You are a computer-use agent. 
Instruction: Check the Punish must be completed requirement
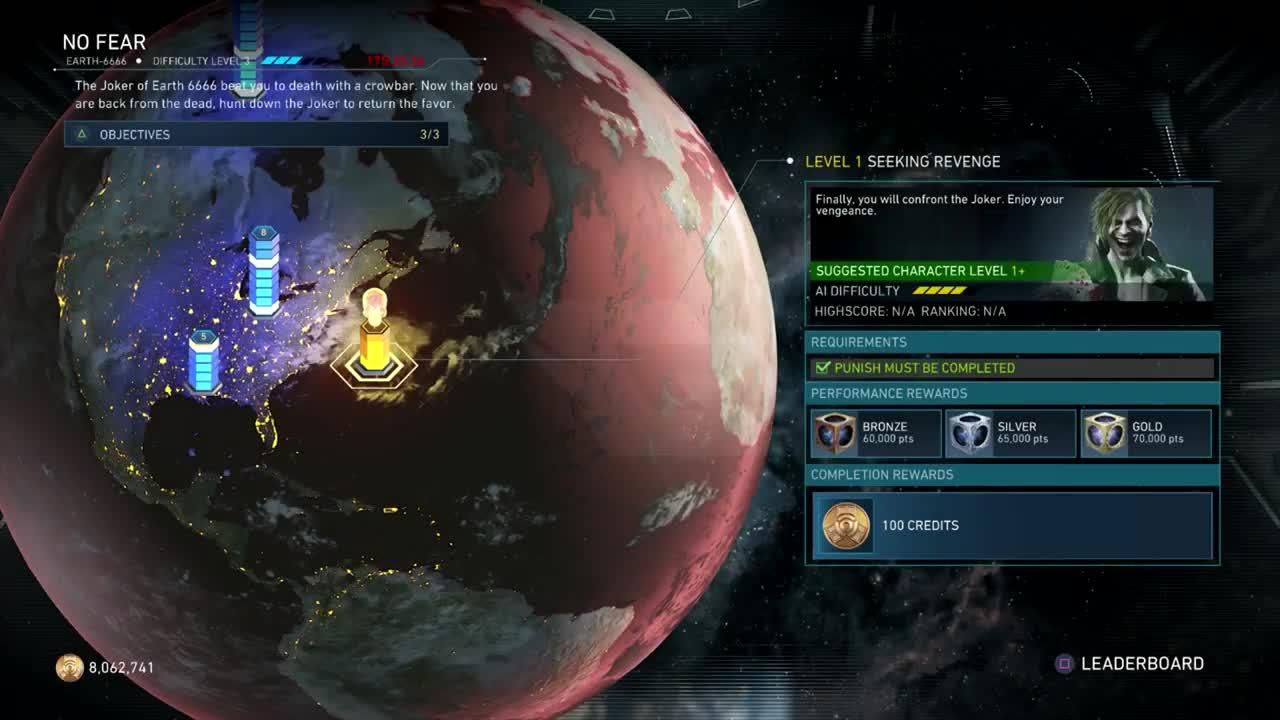(x=1012, y=368)
